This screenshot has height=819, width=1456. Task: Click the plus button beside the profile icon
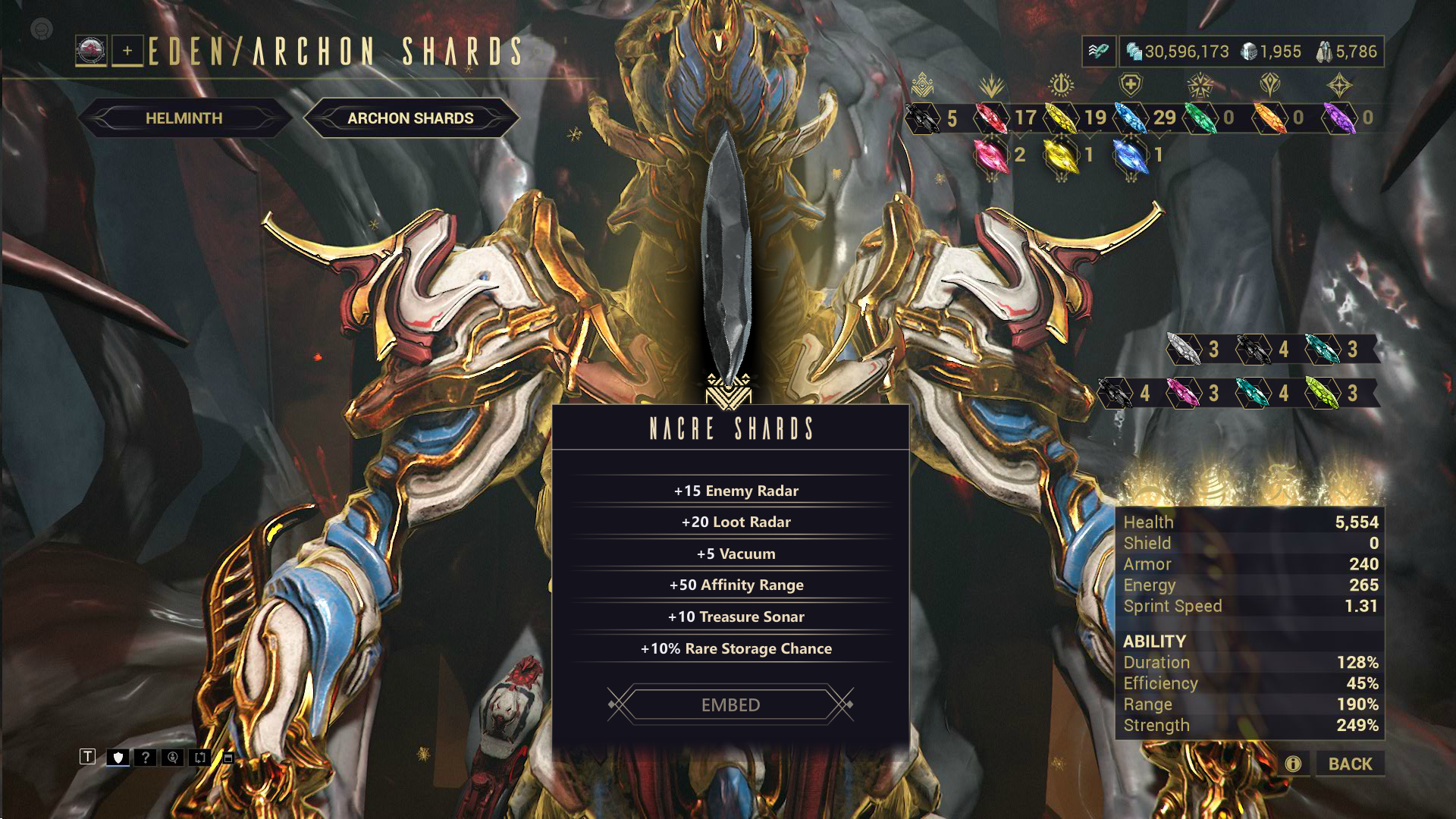click(x=127, y=51)
